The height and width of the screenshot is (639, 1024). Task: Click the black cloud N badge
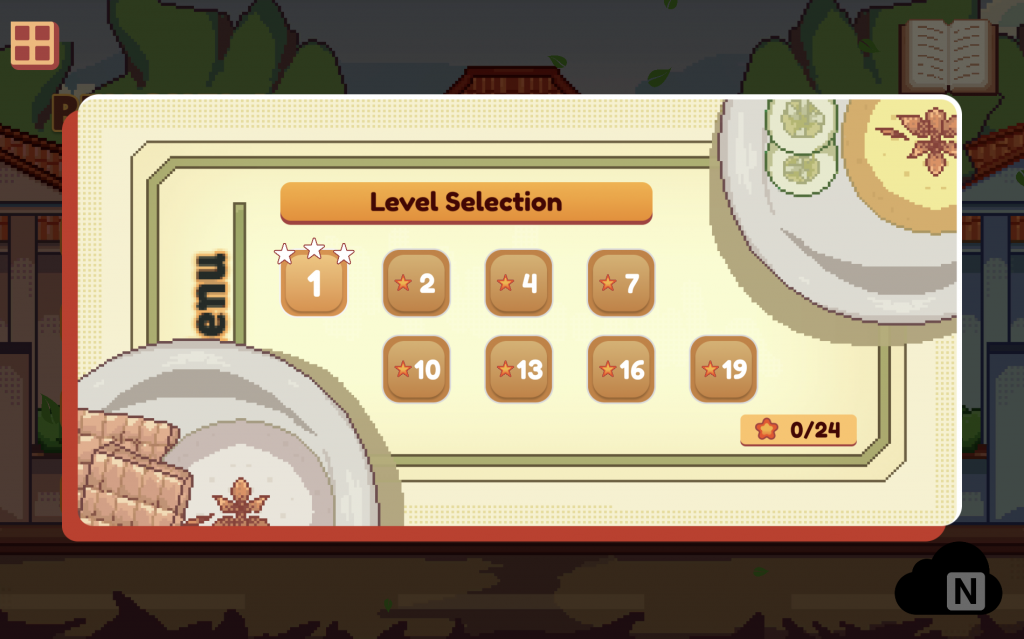point(948,585)
